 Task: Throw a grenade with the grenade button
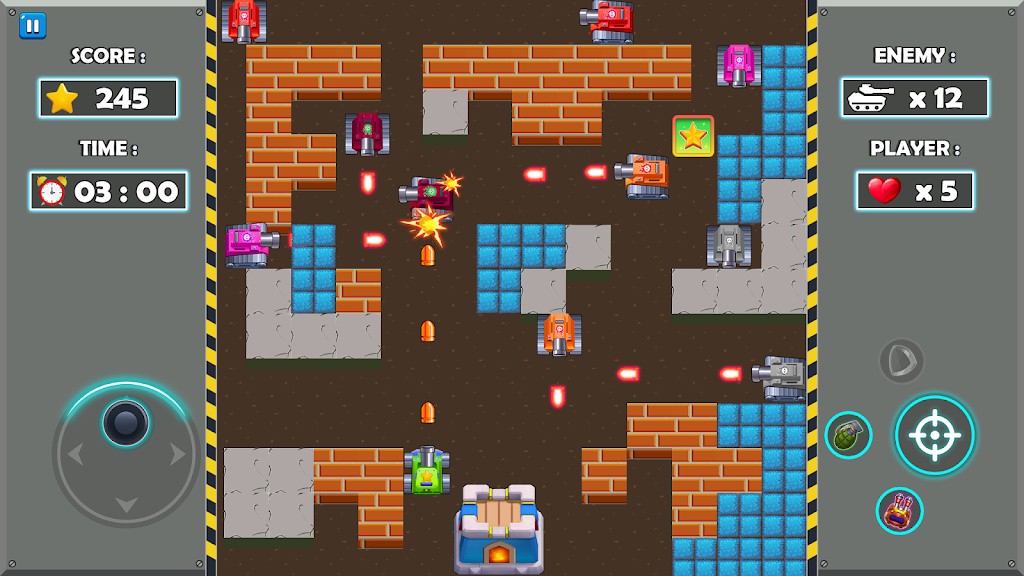(848, 435)
